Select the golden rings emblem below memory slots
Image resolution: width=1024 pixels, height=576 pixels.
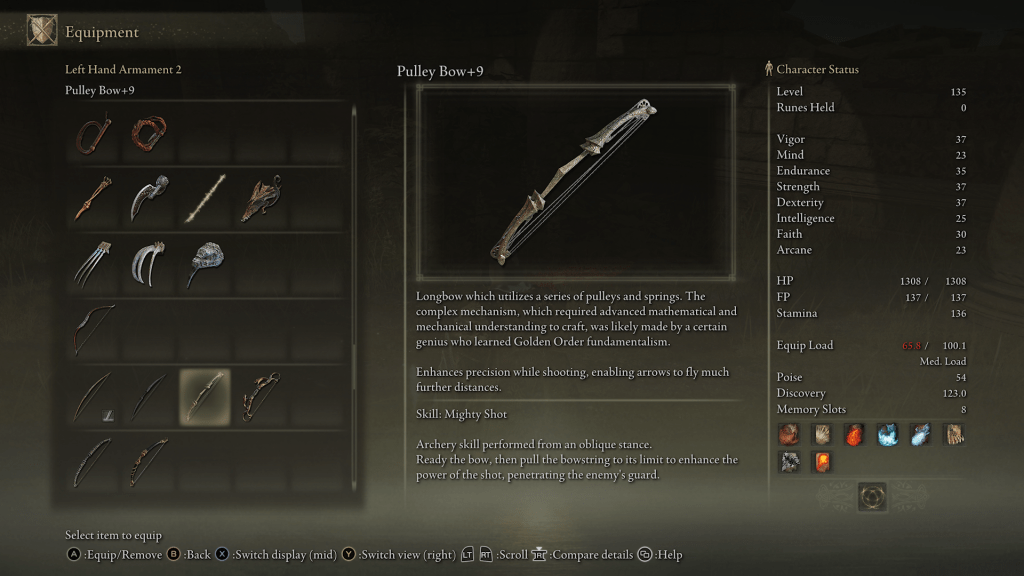point(872,496)
